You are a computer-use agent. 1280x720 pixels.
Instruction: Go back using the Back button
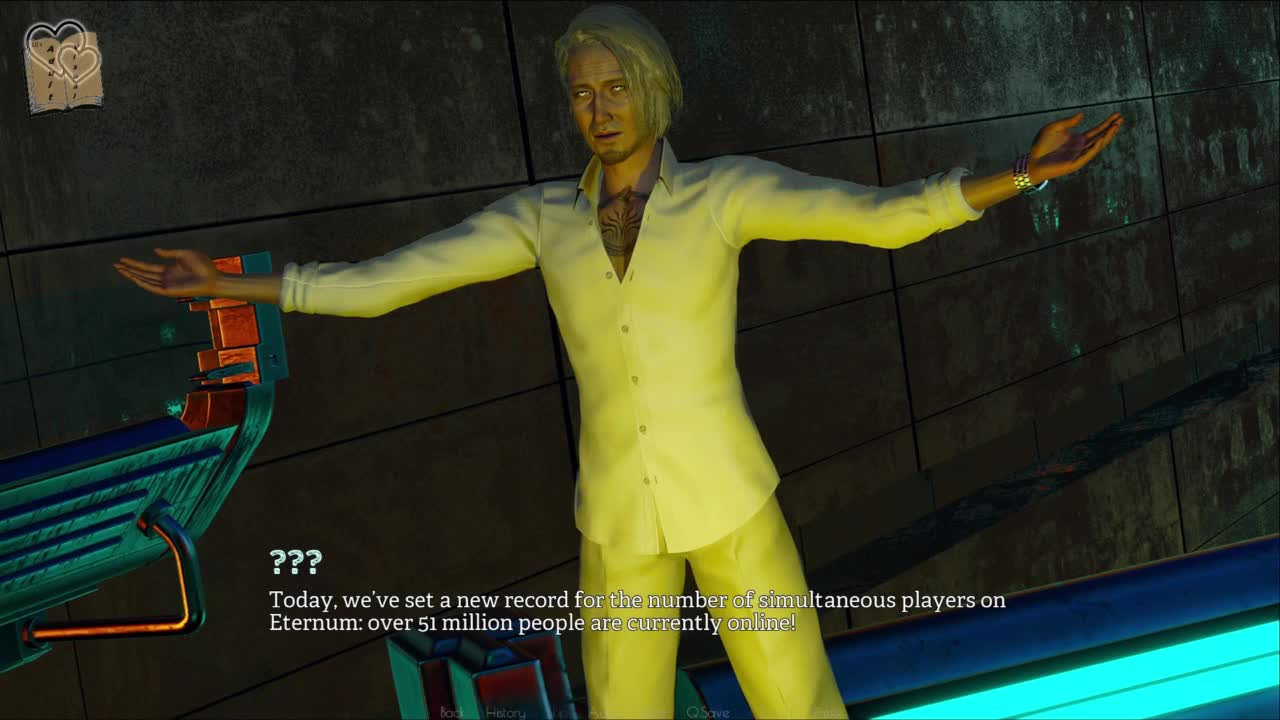[452, 712]
